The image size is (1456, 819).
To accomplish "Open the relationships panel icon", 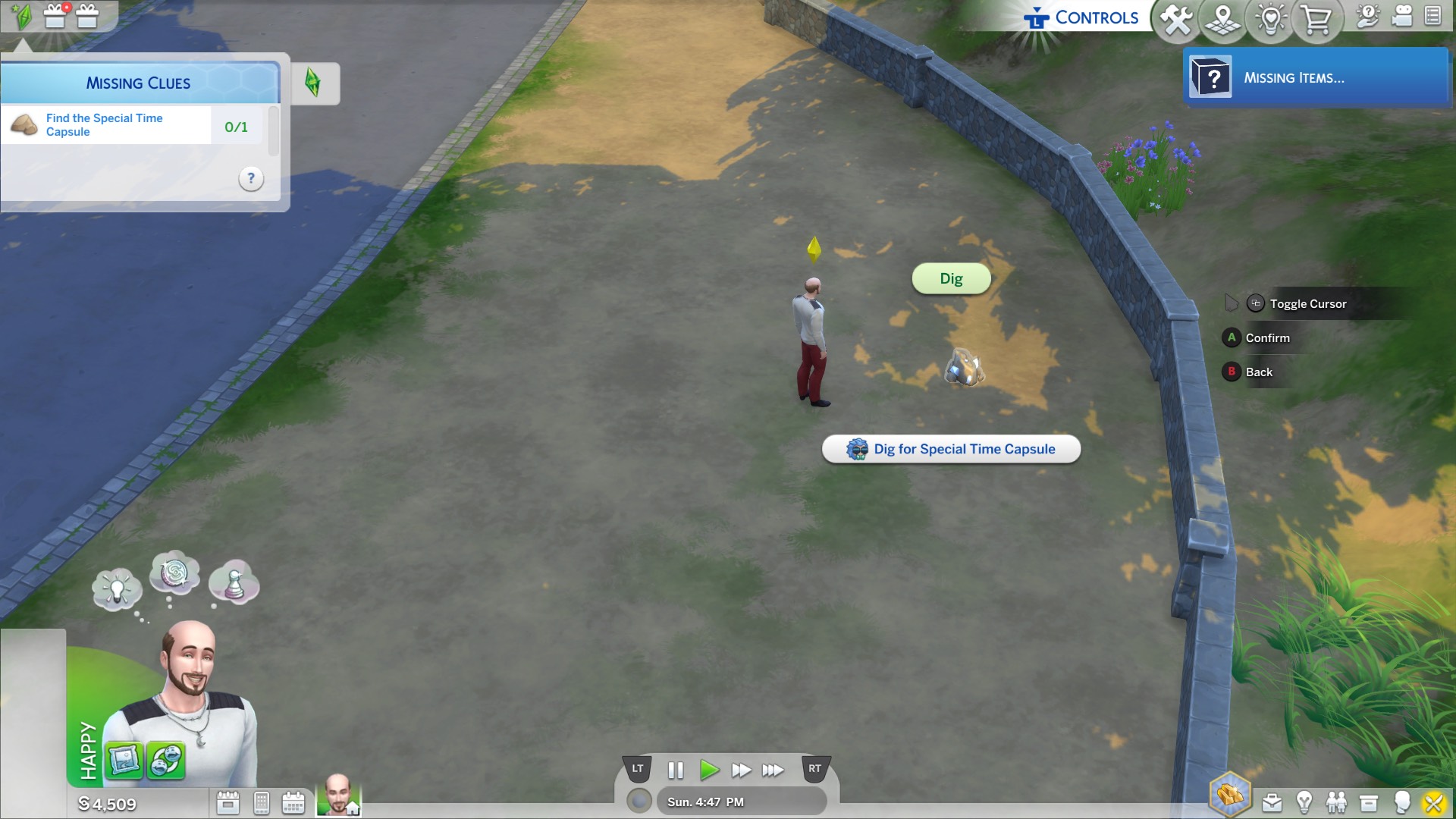I will point(1336,802).
